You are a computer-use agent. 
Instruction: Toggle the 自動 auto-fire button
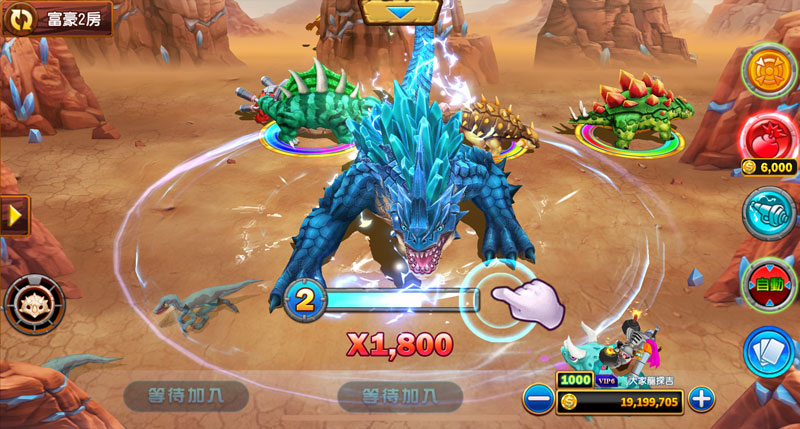[768, 283]
